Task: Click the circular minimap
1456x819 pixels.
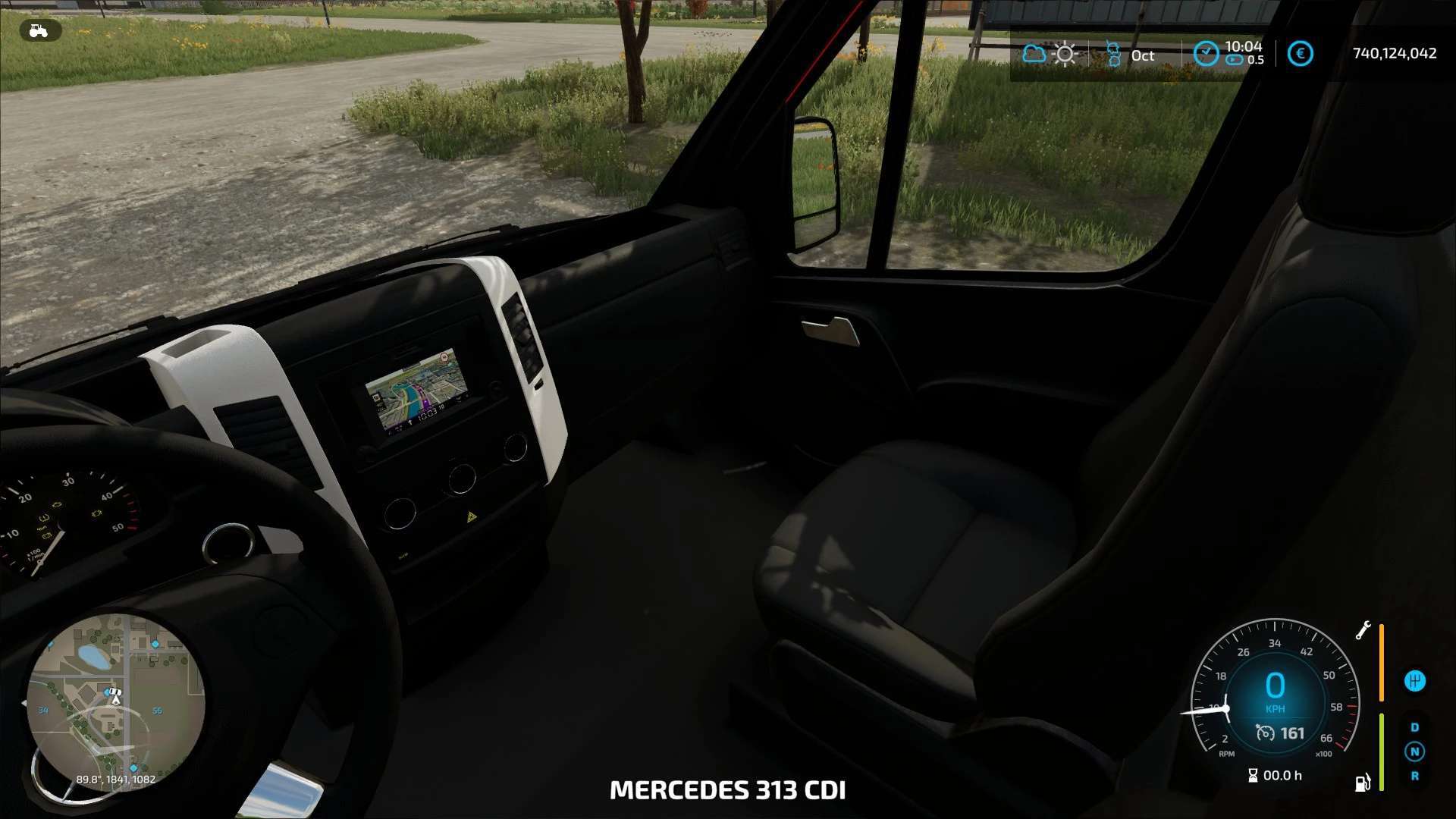Action: 115,702
